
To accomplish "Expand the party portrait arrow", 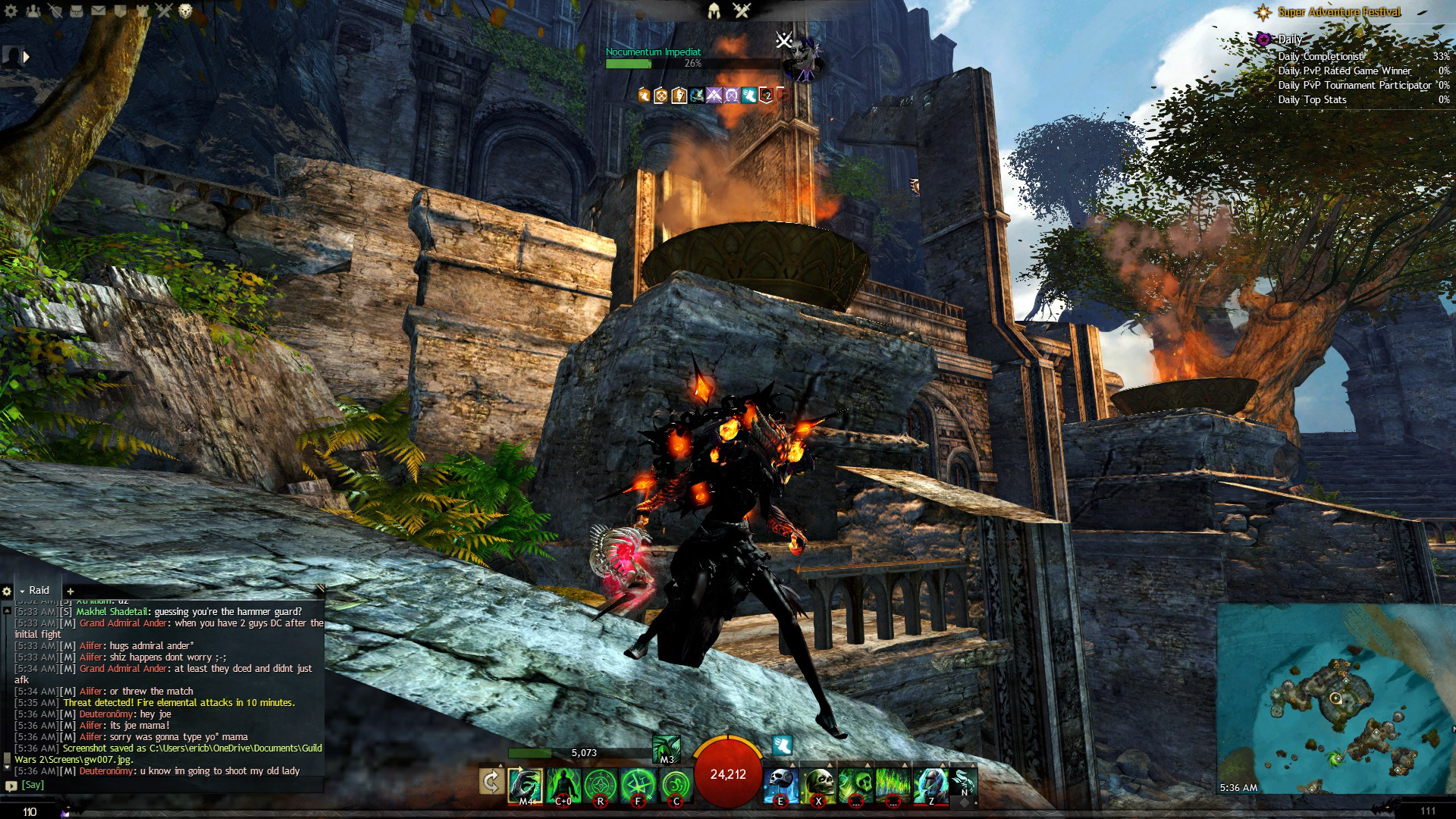I will tap(27, 57).
